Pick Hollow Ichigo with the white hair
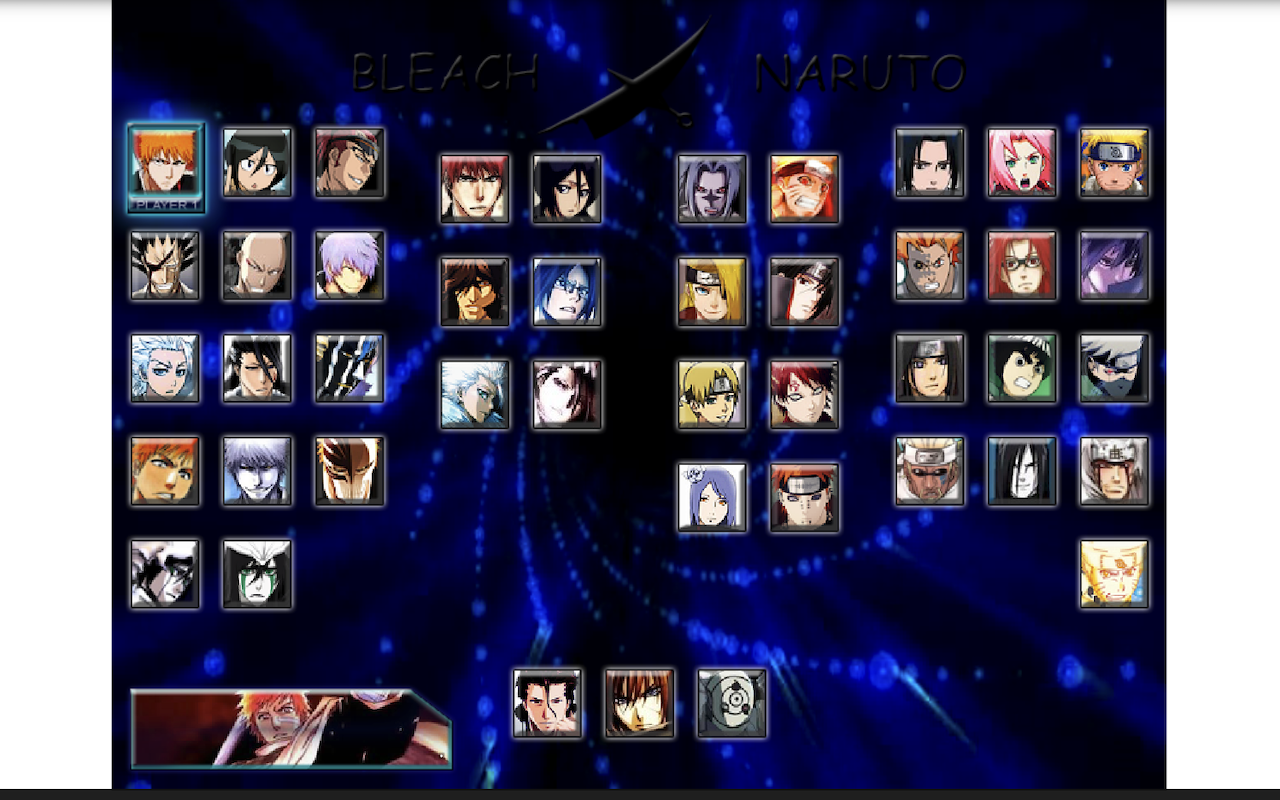Screen dimensions: 1280x800 coord(257,470)
